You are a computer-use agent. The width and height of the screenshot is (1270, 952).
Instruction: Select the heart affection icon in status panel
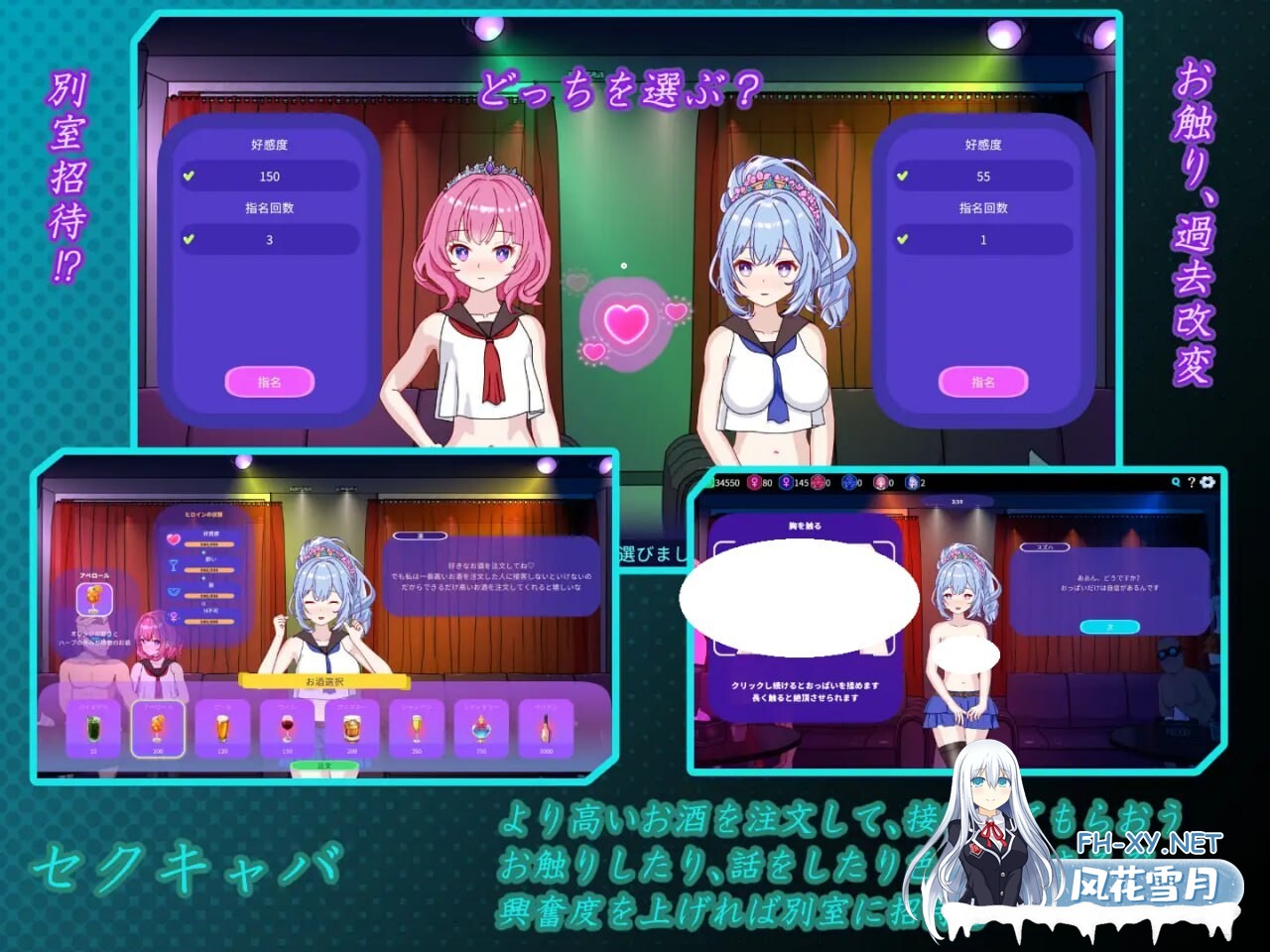coord(173,538)
